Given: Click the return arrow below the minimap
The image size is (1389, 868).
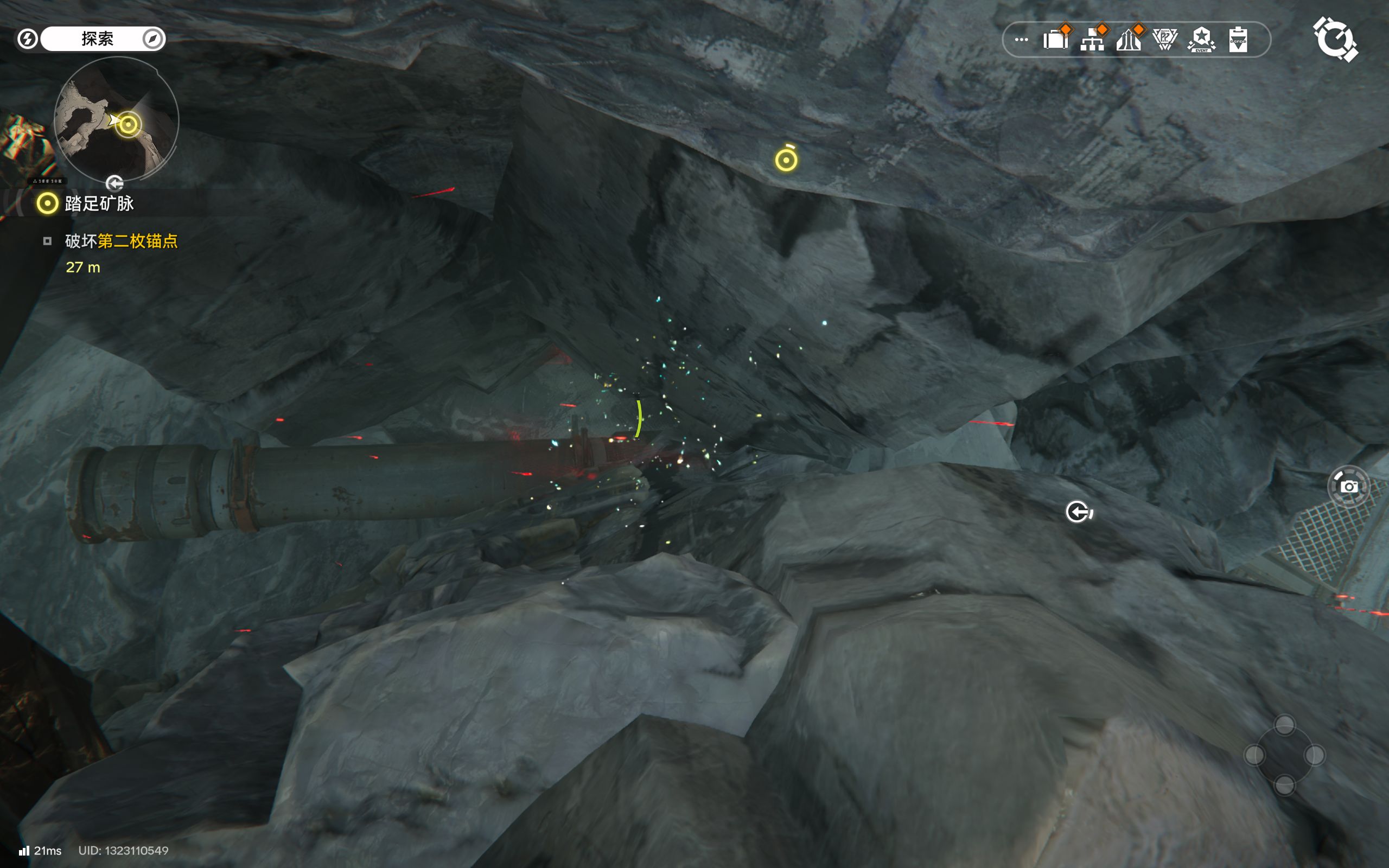Looking at the screenshot, I should tap(115, 184).
